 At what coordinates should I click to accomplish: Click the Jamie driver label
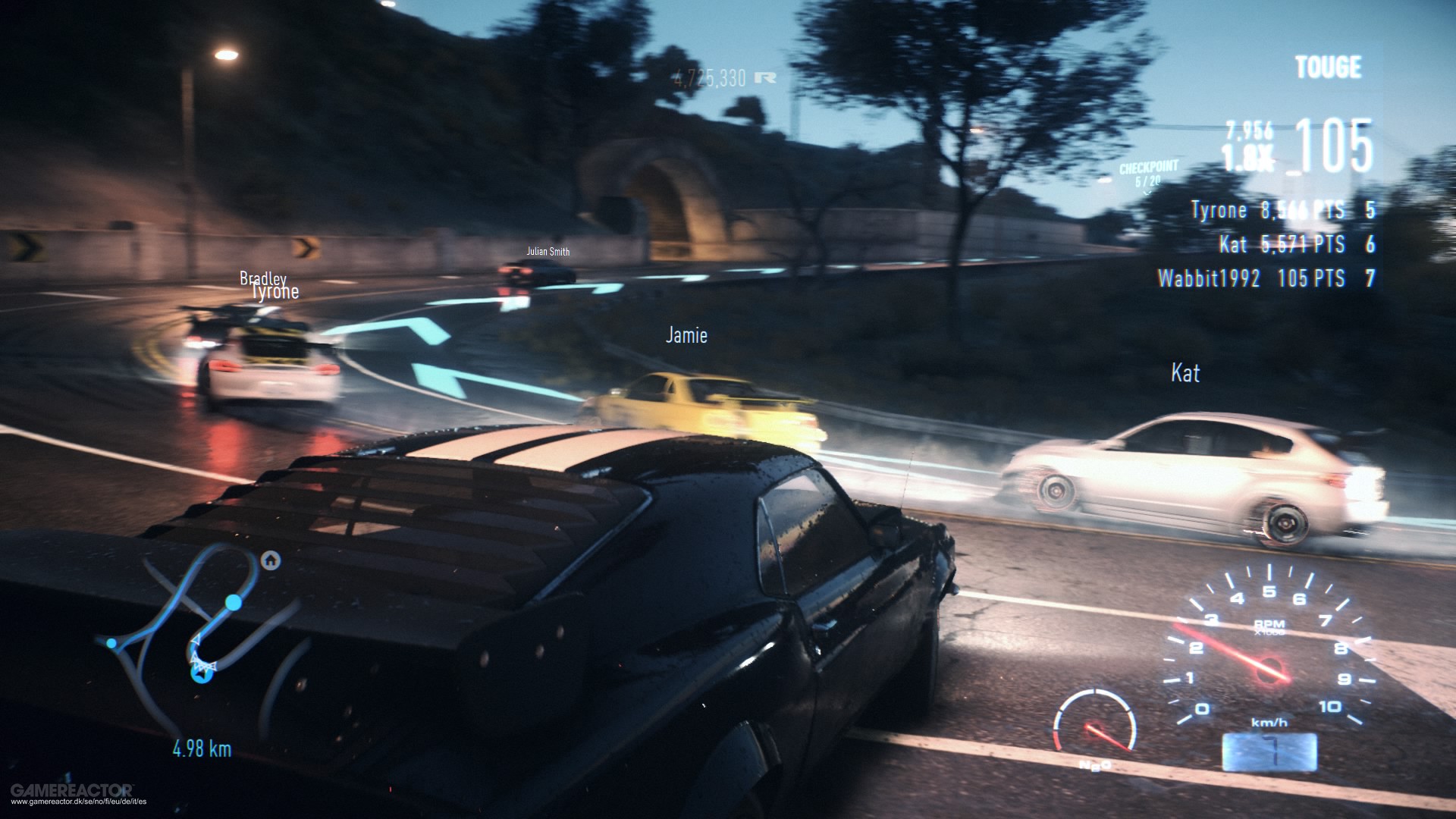(686, 334)
